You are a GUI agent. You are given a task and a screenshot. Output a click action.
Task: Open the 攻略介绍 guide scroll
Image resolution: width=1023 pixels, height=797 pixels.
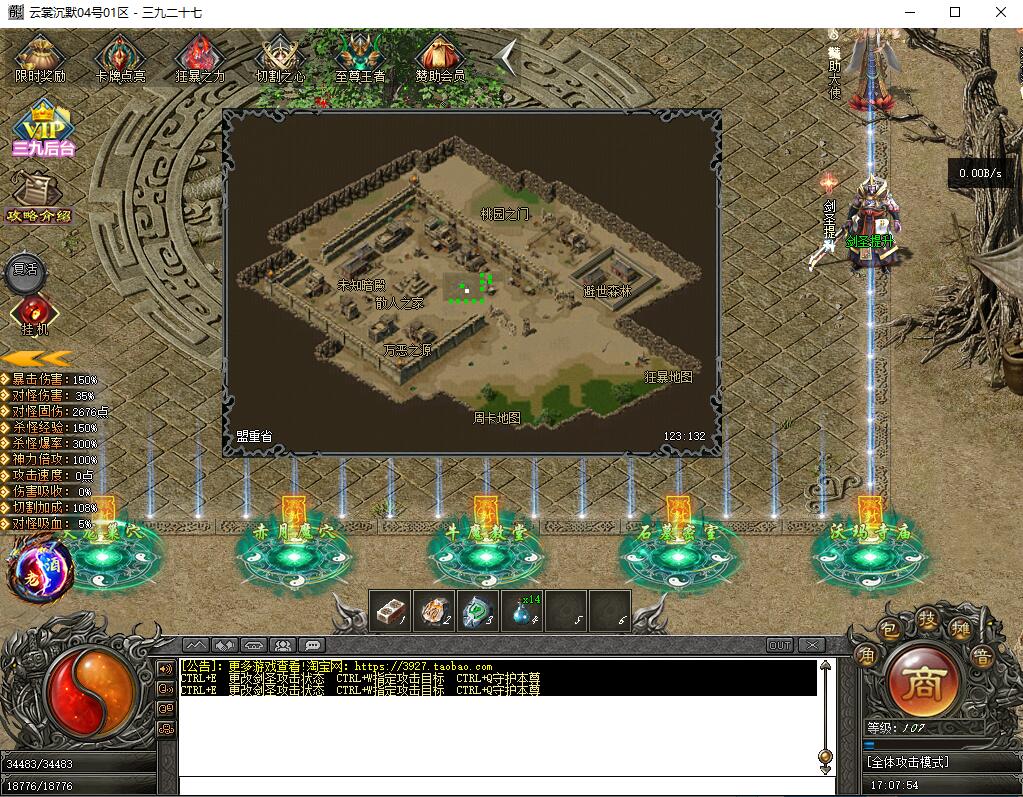(x=39, y=196)
